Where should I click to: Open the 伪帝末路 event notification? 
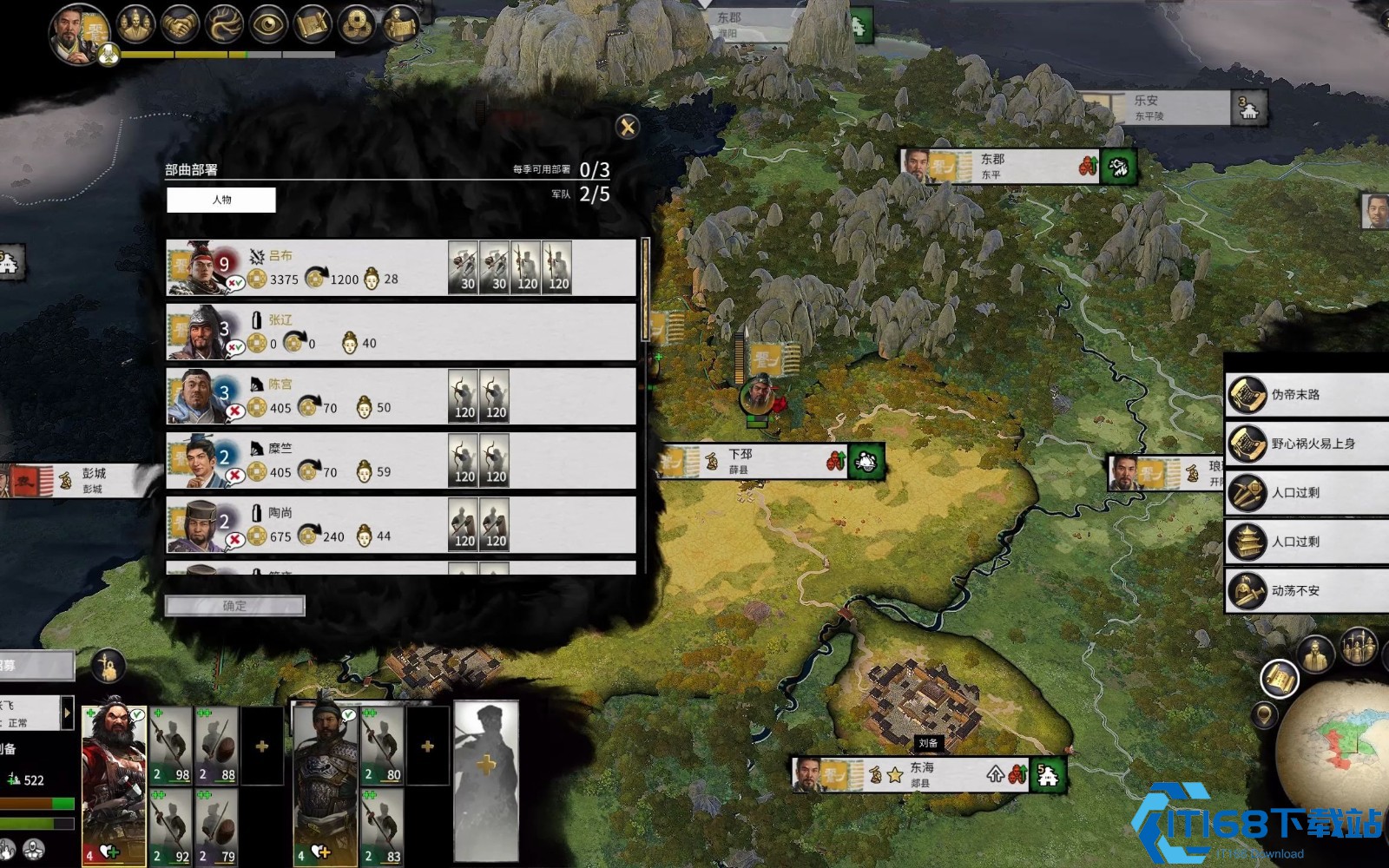point(1307,395)
